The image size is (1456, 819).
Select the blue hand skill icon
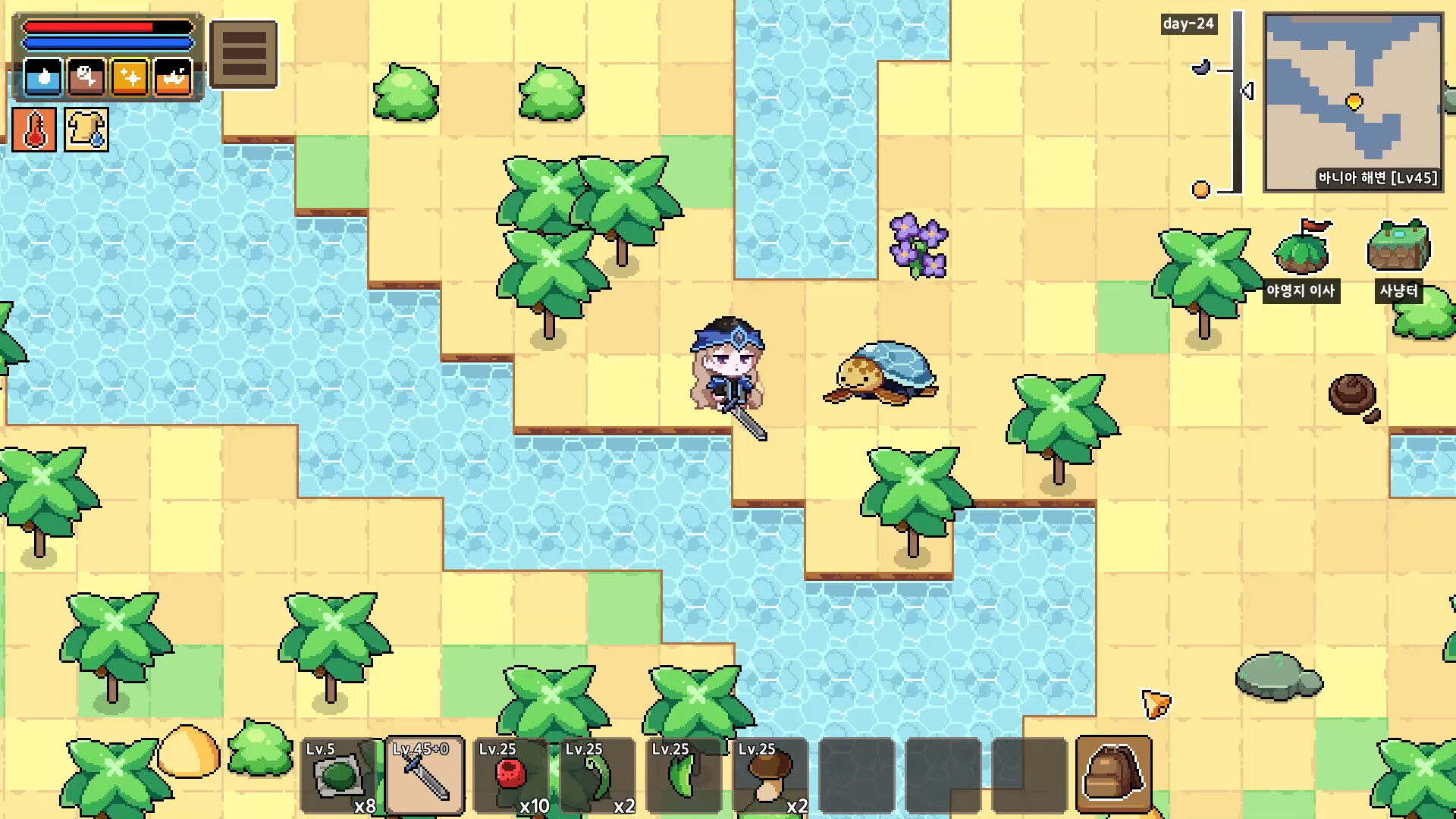[43, 78]
